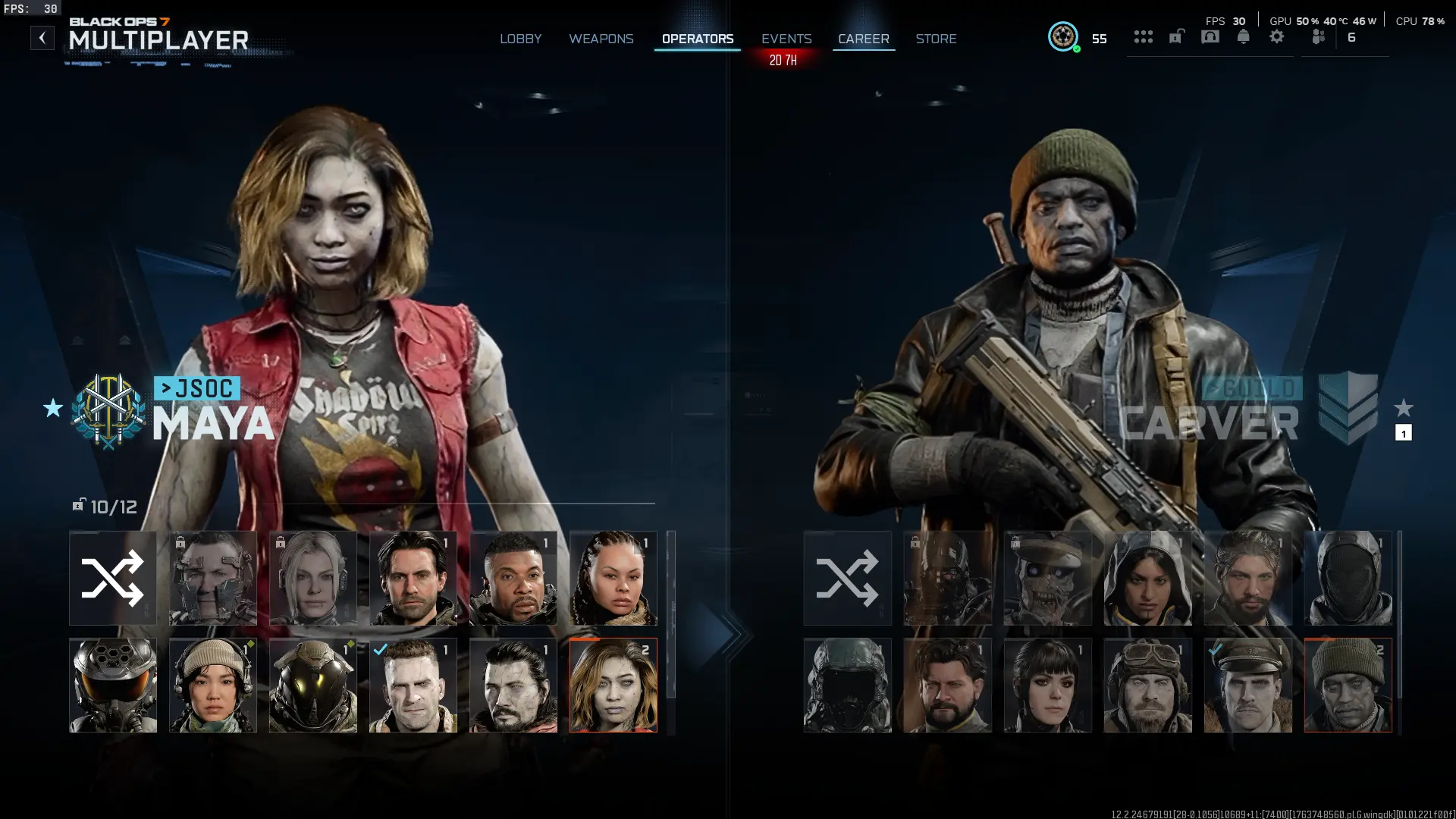Open the STORE menu item
This screenshot has width=1456, height=819.
(x=936, y=39)
